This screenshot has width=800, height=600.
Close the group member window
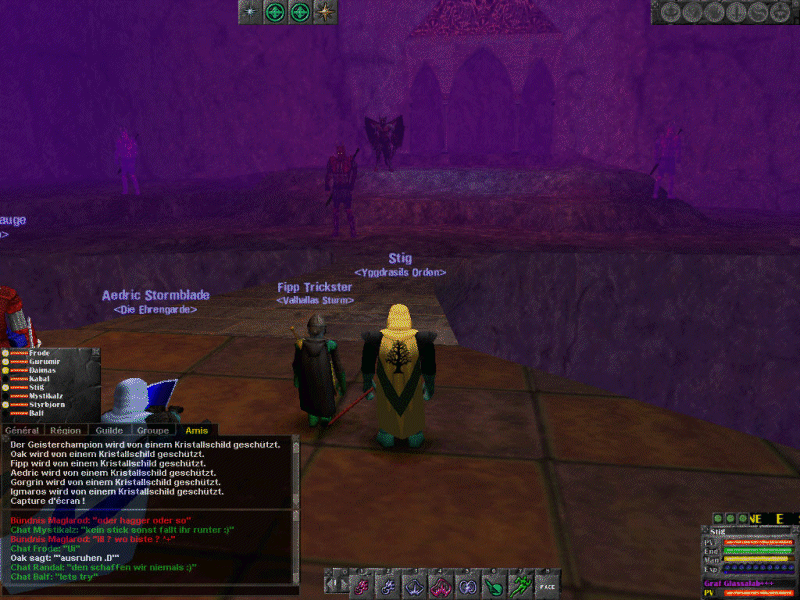(x=96, y=353)
